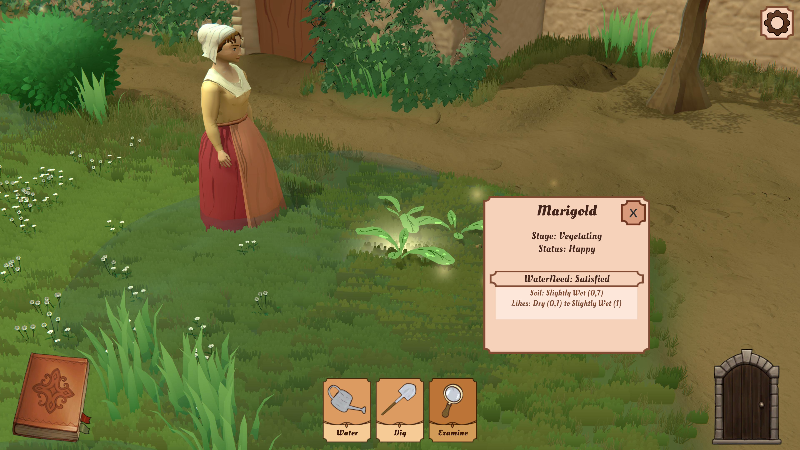Activate the Examine magnifying glass tool
The image size is (800, 450).
pos(453,408)
